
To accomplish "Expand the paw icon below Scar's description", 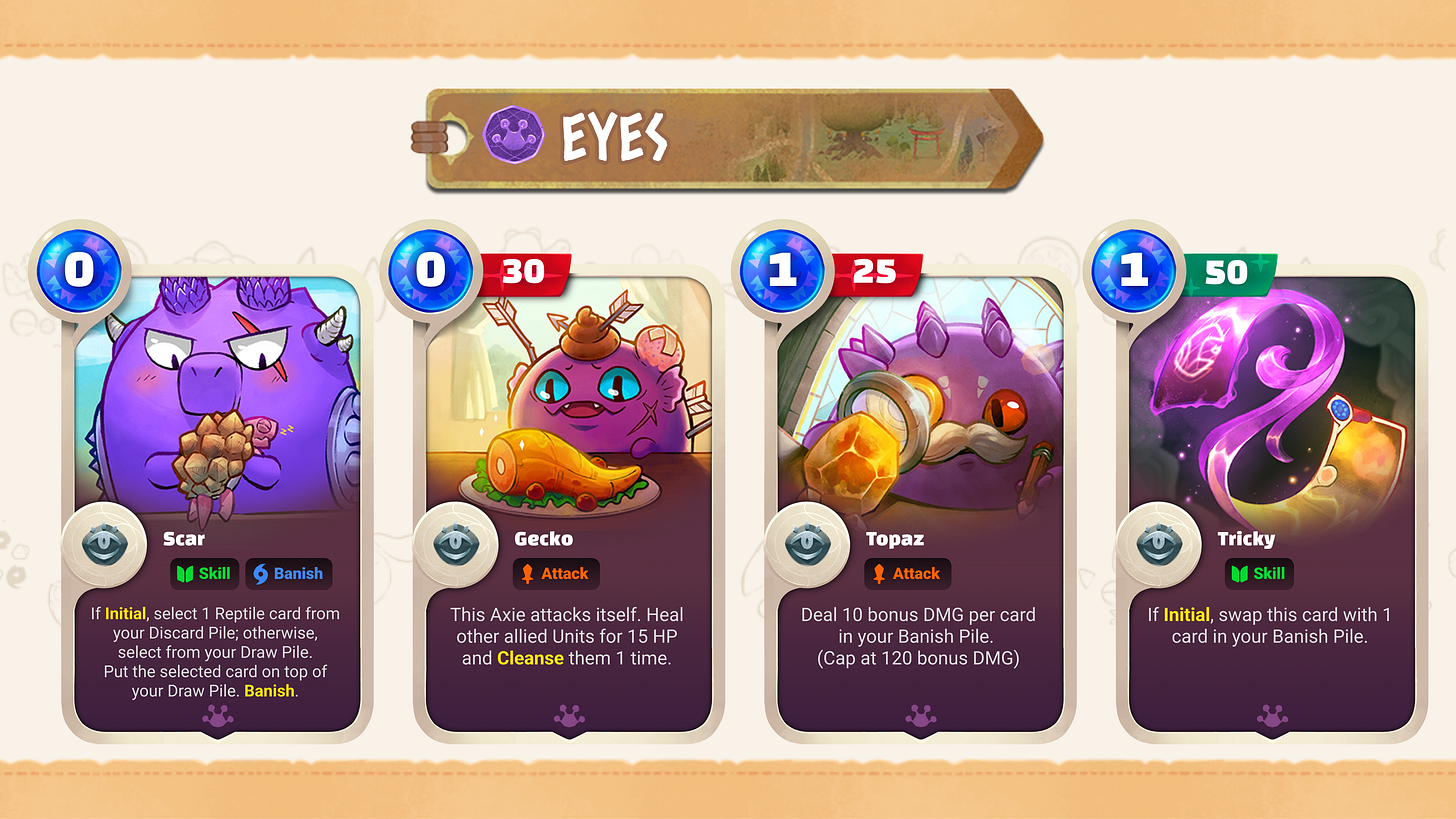I will tap(216, 716).
